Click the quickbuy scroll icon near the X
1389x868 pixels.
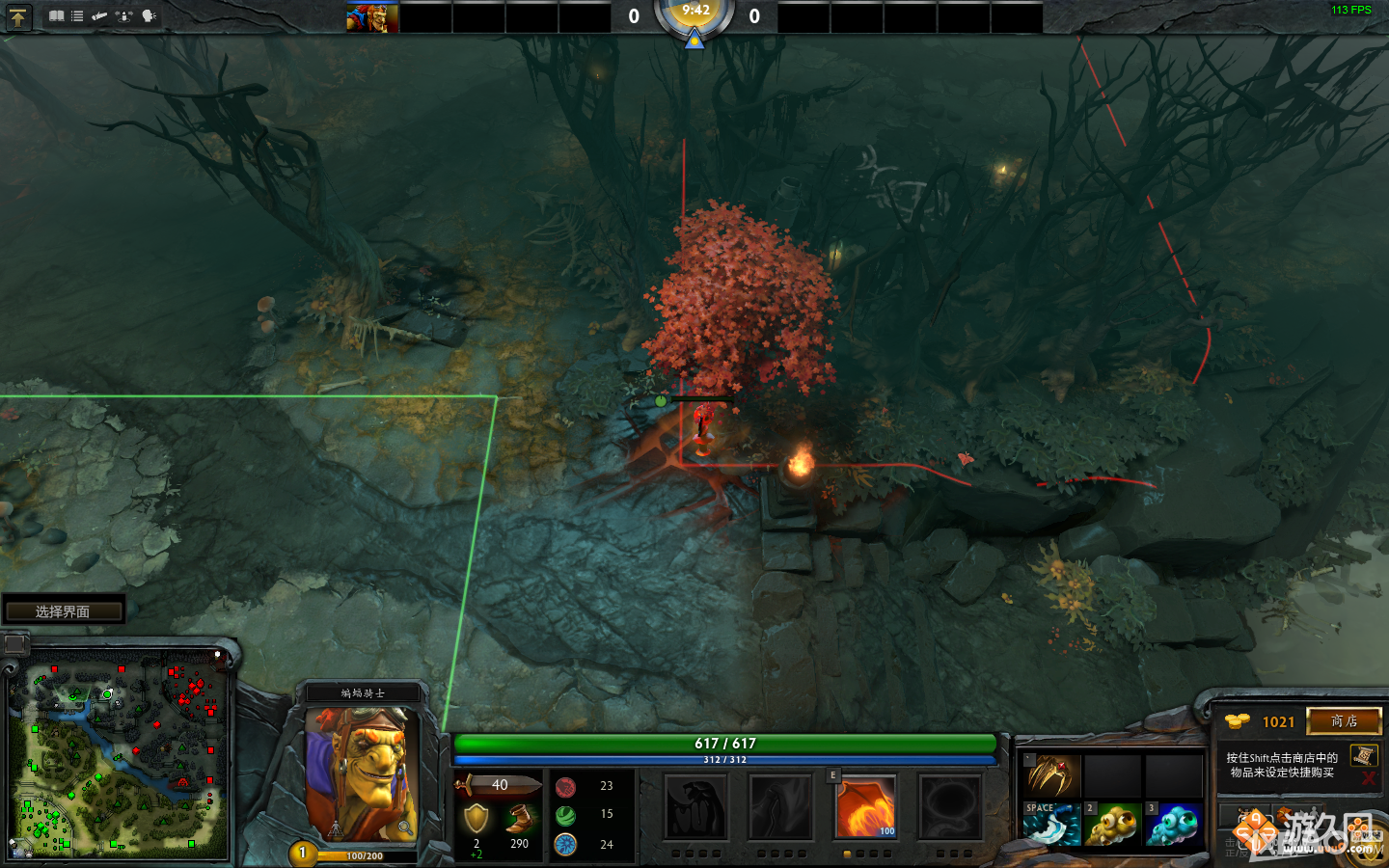[x=1365, y=756]
